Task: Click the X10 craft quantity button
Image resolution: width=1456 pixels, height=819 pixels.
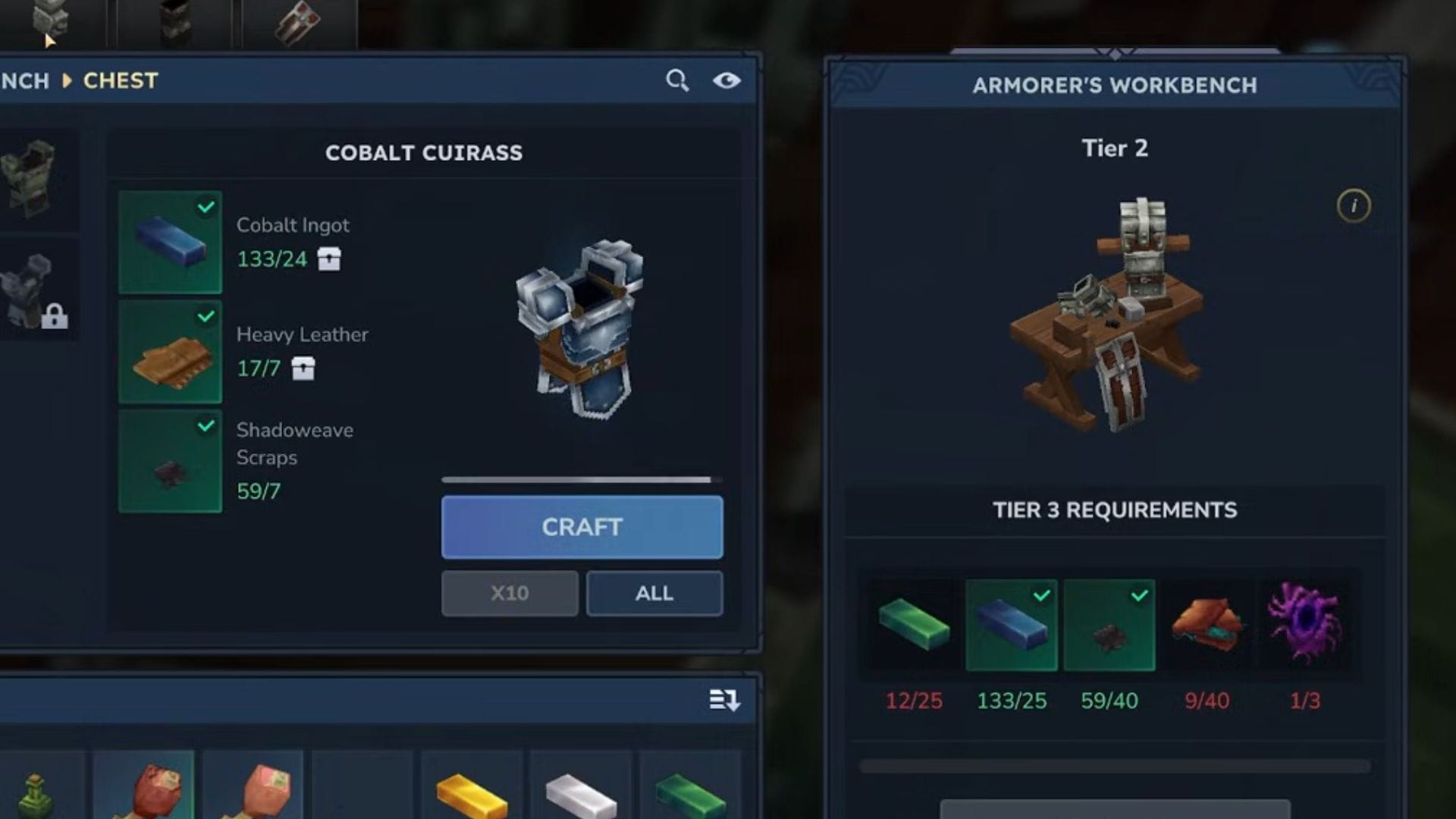Action: (x=510, y=593)
